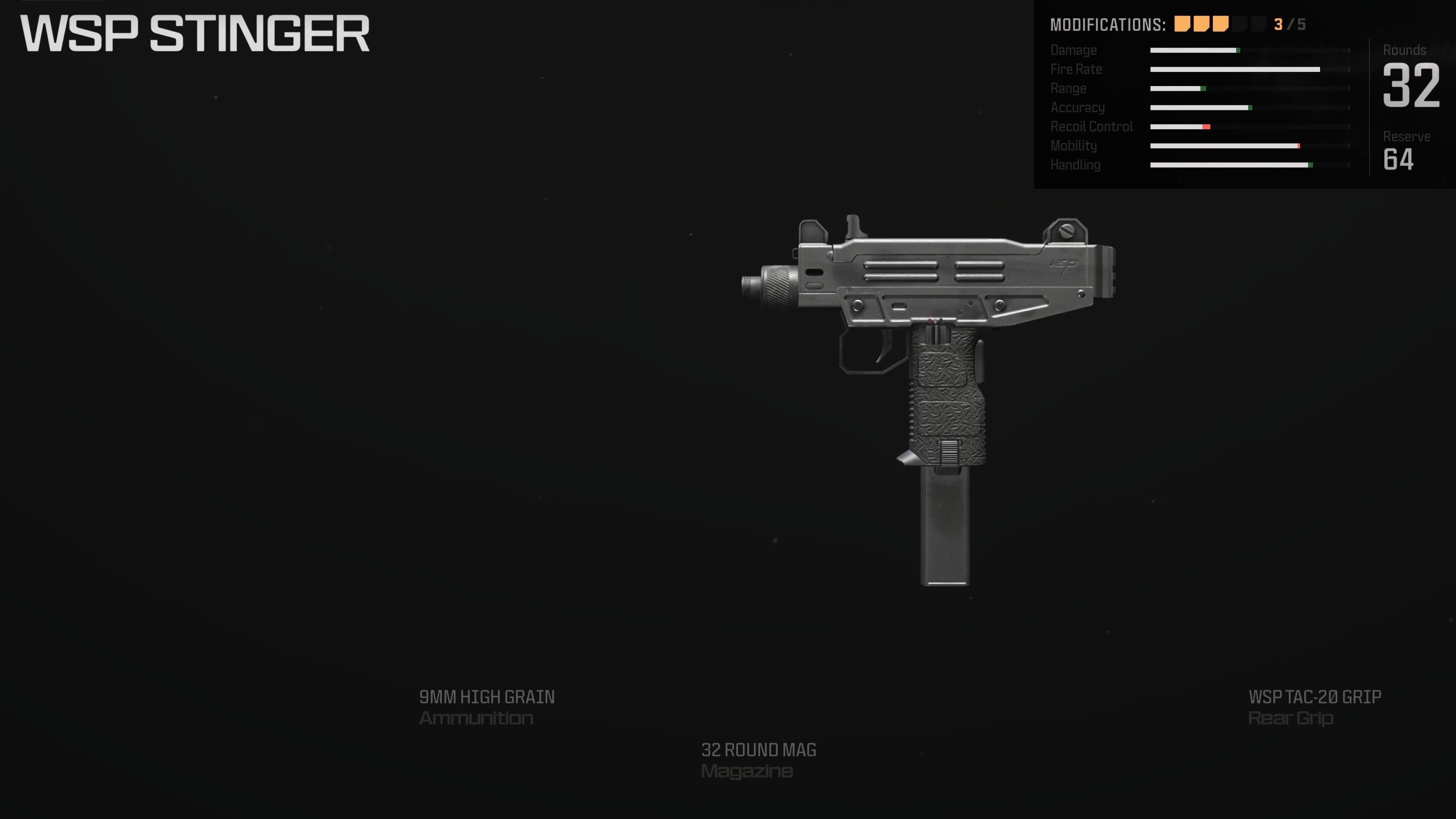Screen dimensions: 1456x819
Task: Choose the WSP TAC-20 Grip rear grip
Action: point(1314,706)
